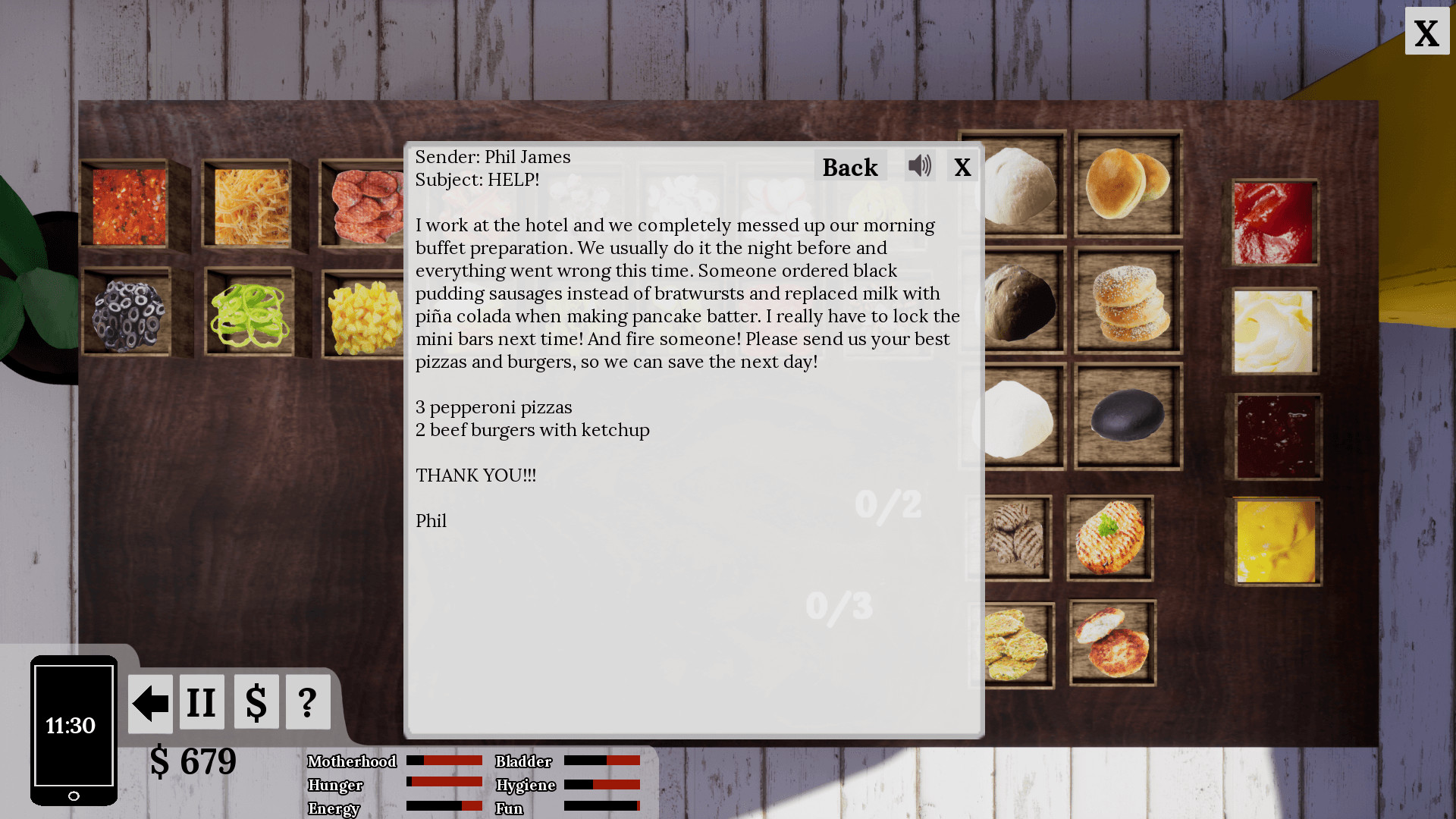Screen dimensions: 1456x819
Task: Open the money menu via dollar icon
Action: click(x=256, y=701)
